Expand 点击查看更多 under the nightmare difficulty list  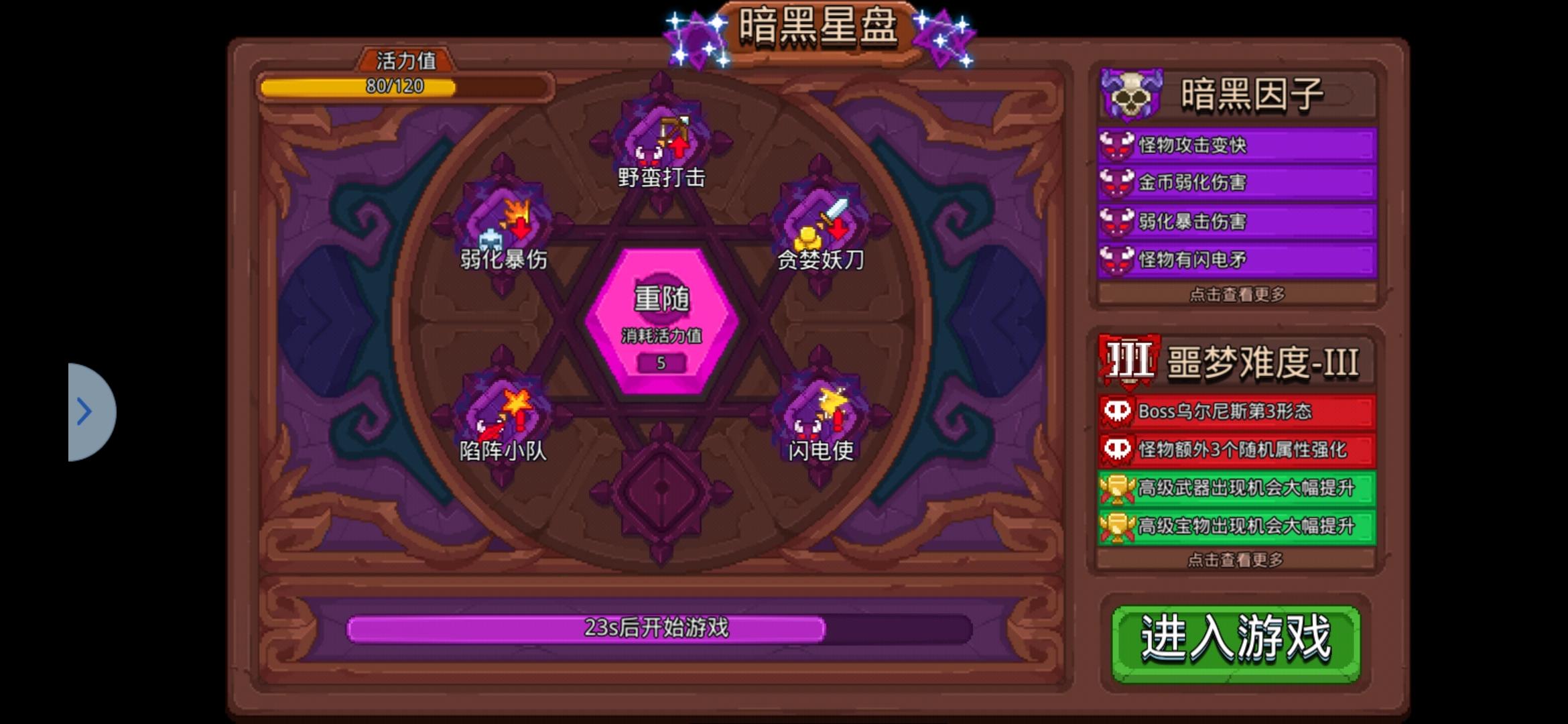[x=1235, y=557]
